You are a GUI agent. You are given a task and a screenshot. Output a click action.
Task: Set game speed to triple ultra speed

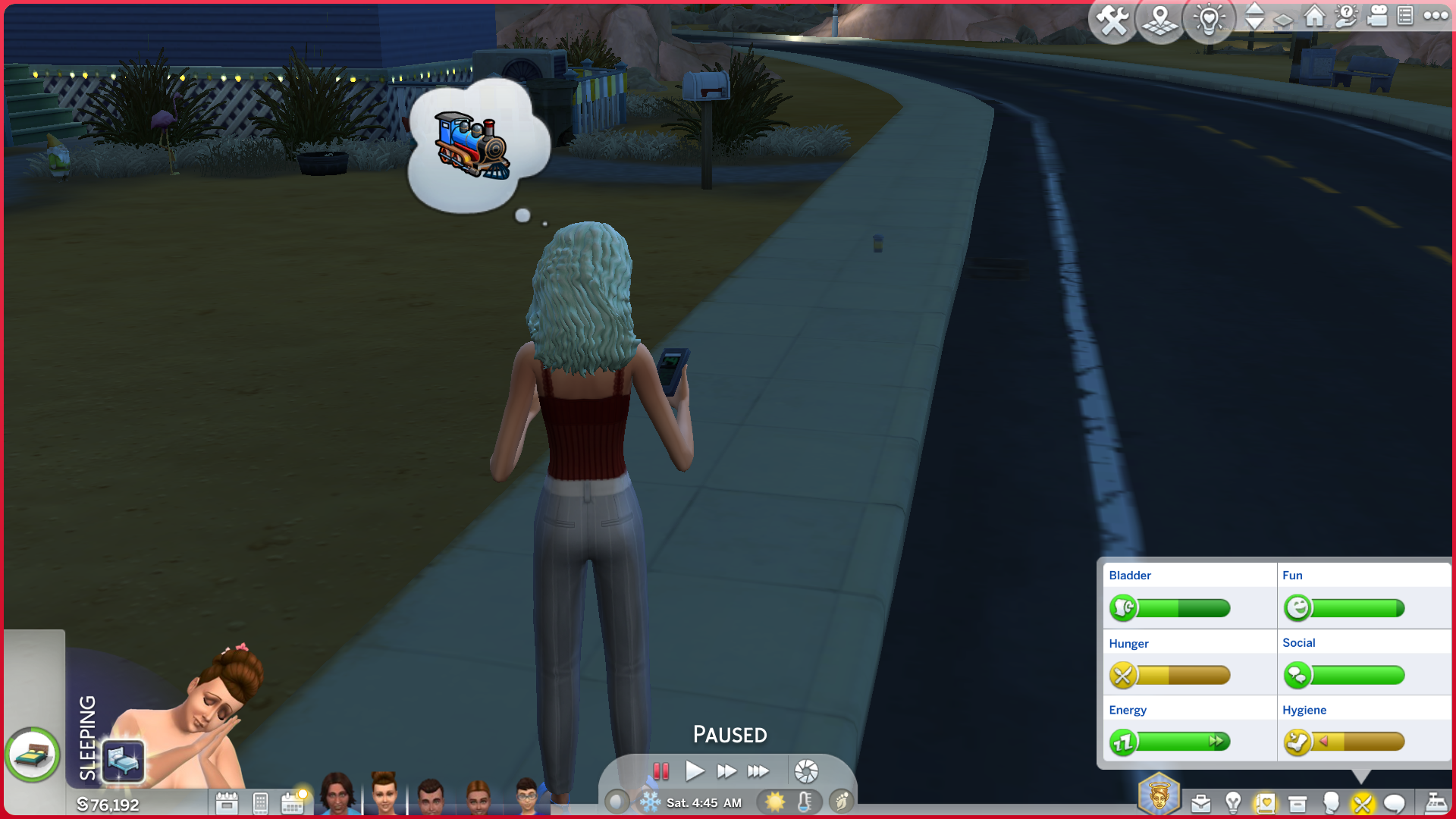[758, 771]
